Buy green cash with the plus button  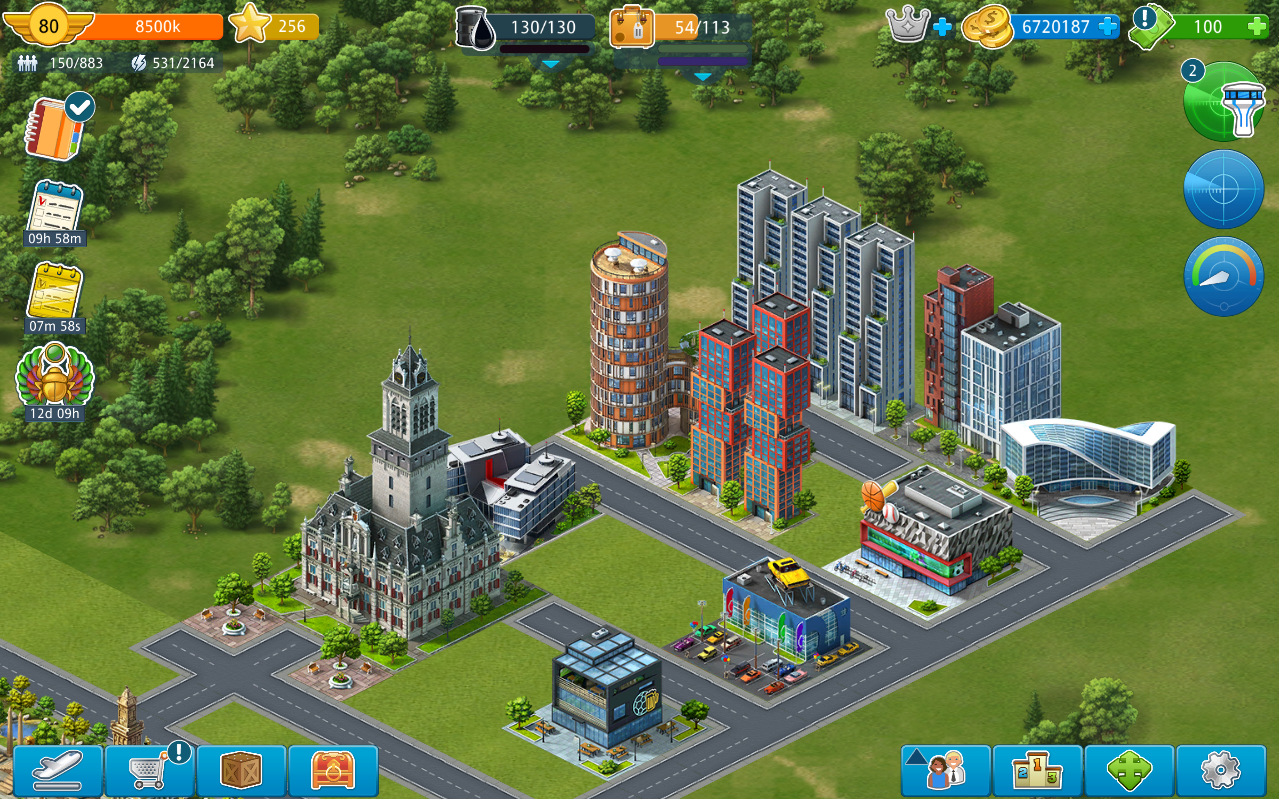coord(1258,27)
